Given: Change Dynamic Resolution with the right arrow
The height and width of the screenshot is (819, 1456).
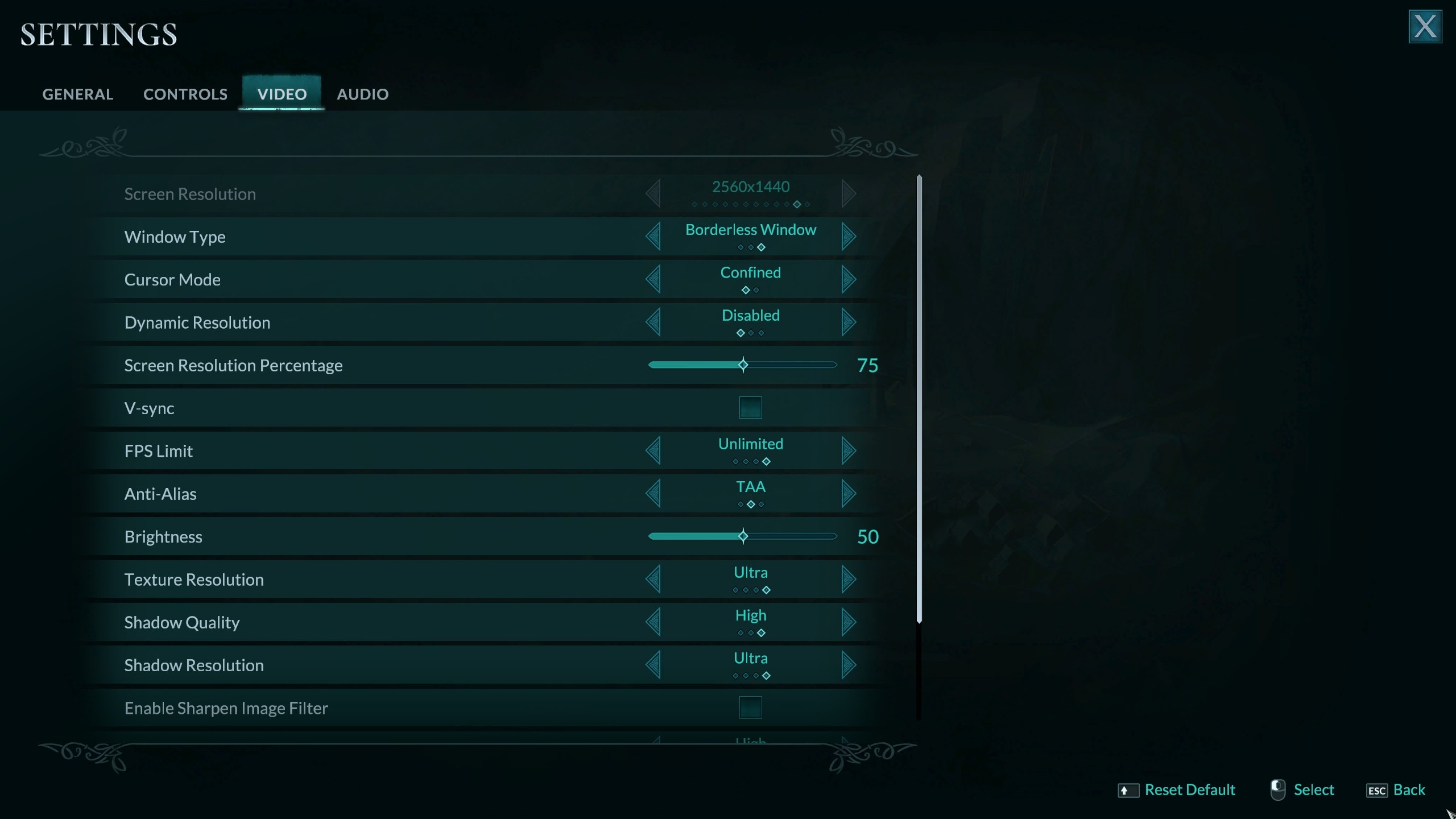Looking at the screenshot, I should click(x=848, y=322).
